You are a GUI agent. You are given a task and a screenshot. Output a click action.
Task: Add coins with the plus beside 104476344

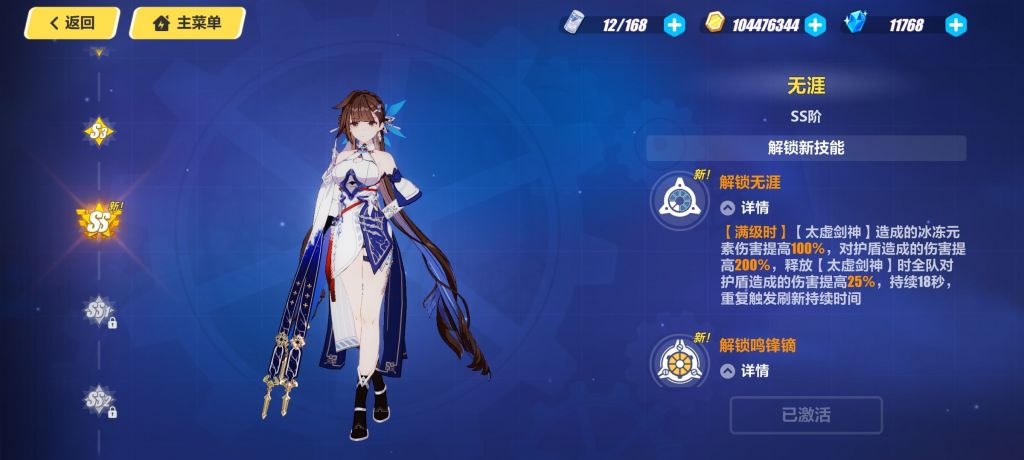[815, 25]
